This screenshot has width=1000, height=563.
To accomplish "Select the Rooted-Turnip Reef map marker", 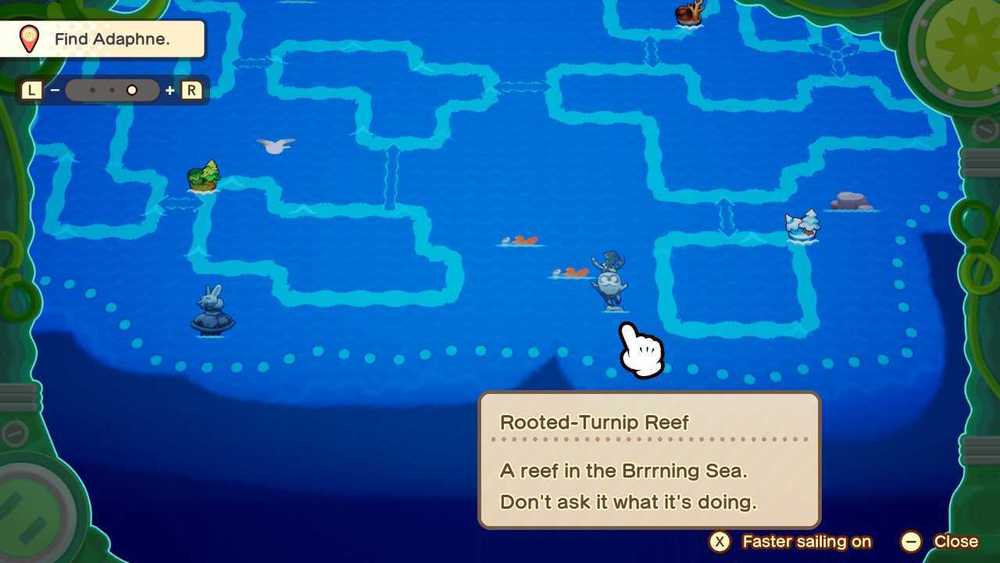I will click(x=609, y=280).
